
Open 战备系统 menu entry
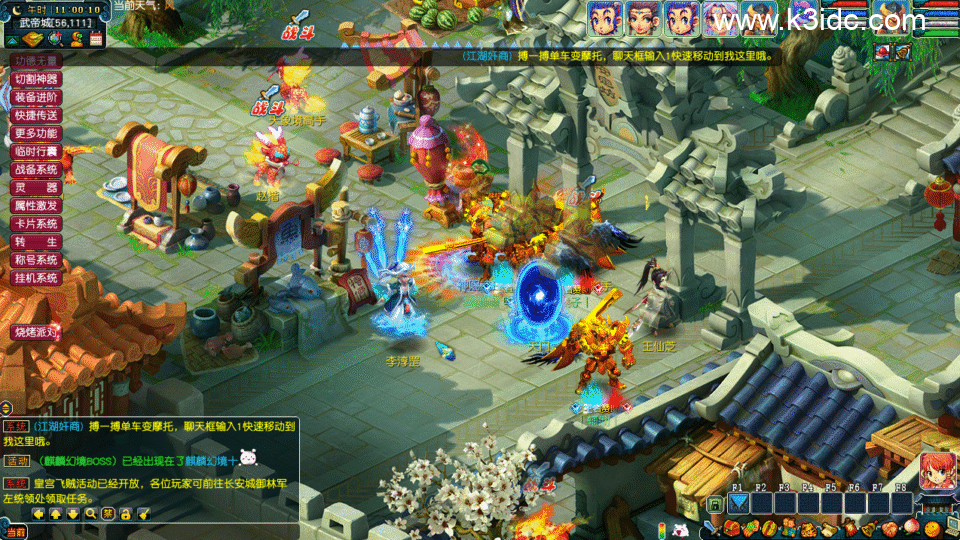tap(37, 170)
